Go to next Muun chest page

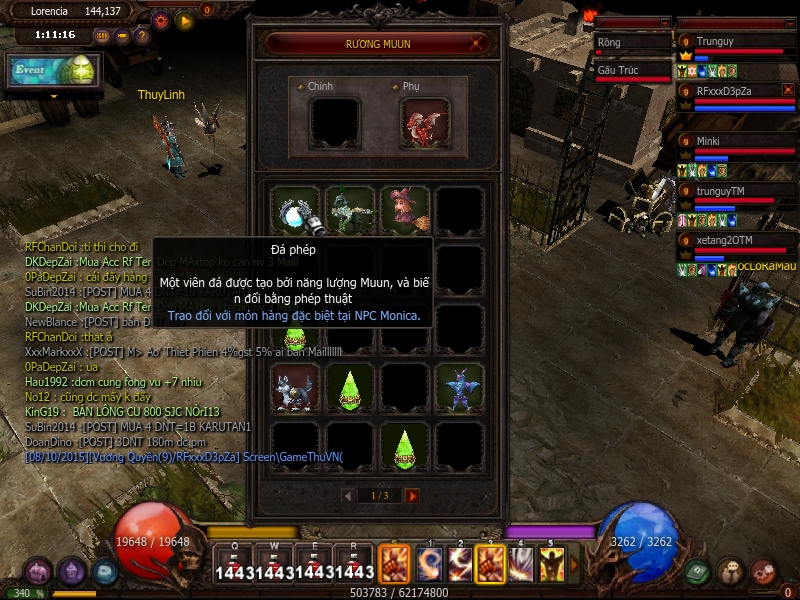(x=412, y=495)
